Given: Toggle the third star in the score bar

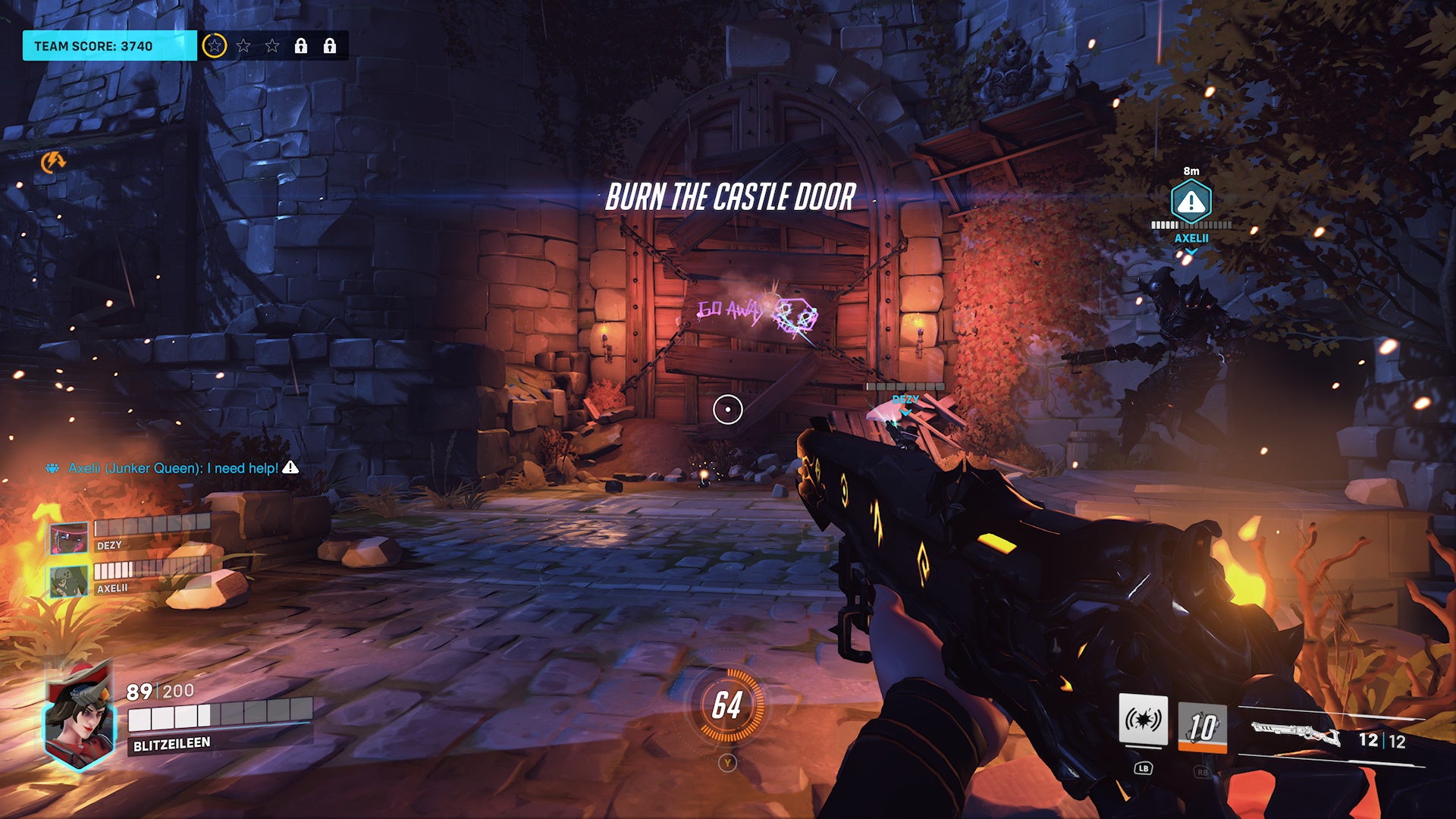Looking at the screenshot, I should coord(273,45).
